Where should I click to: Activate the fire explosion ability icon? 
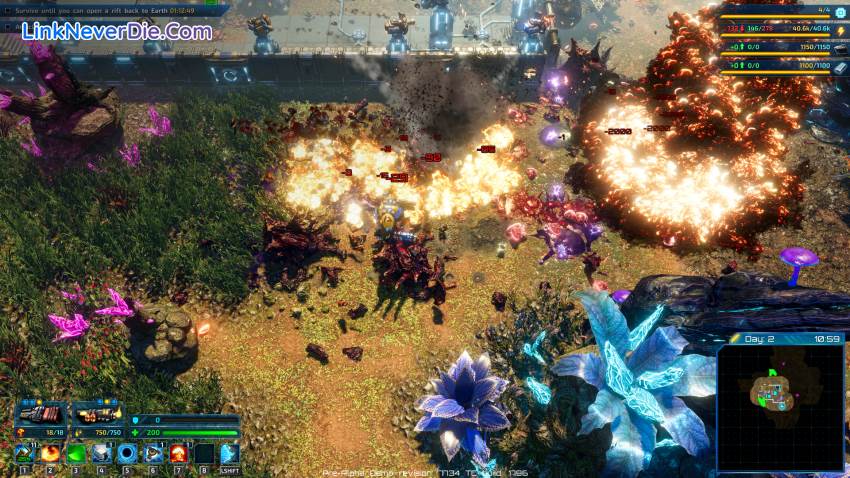tap(49, 454)
